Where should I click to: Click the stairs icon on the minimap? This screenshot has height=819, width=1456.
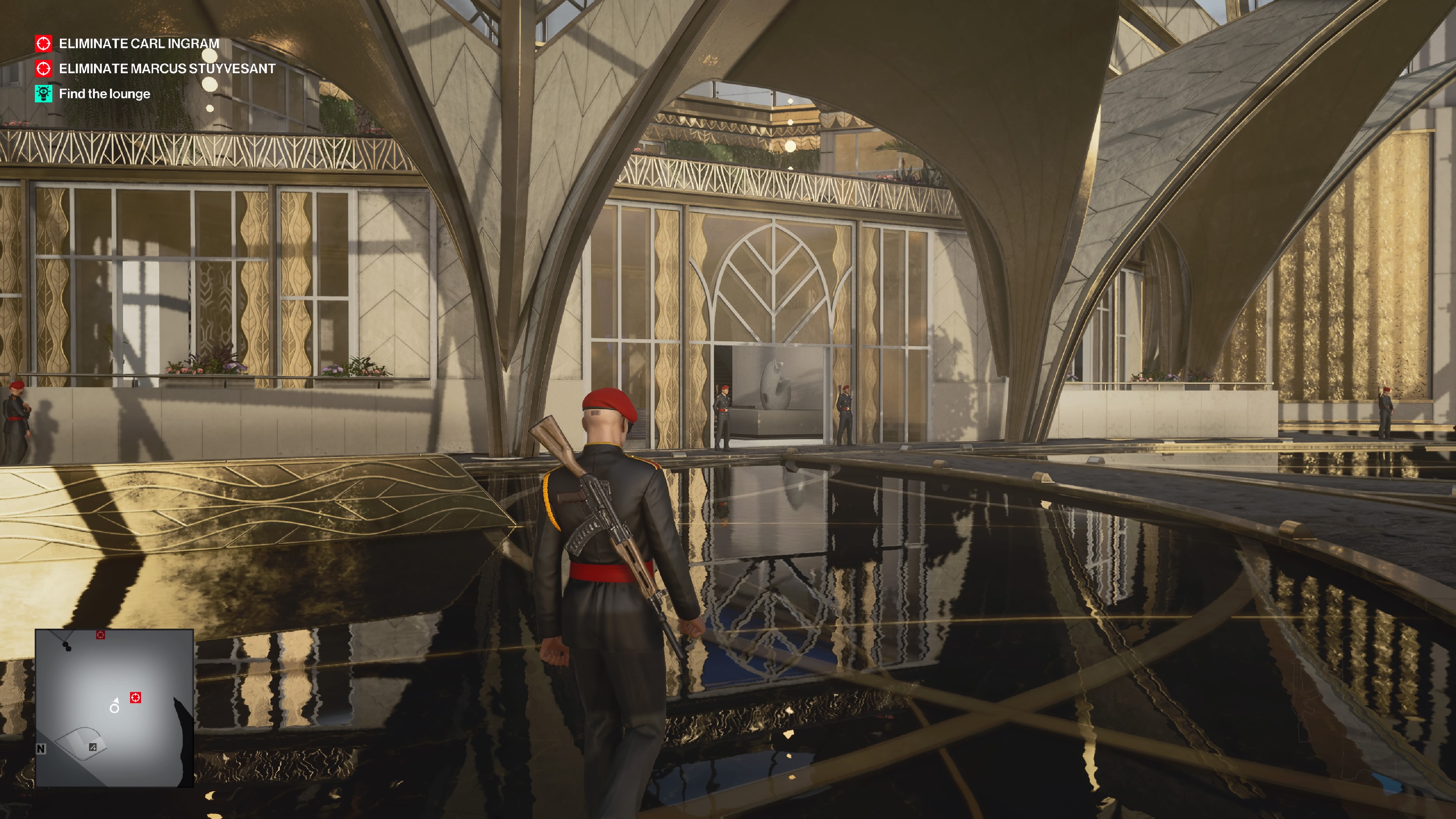(x=93, y=747)
